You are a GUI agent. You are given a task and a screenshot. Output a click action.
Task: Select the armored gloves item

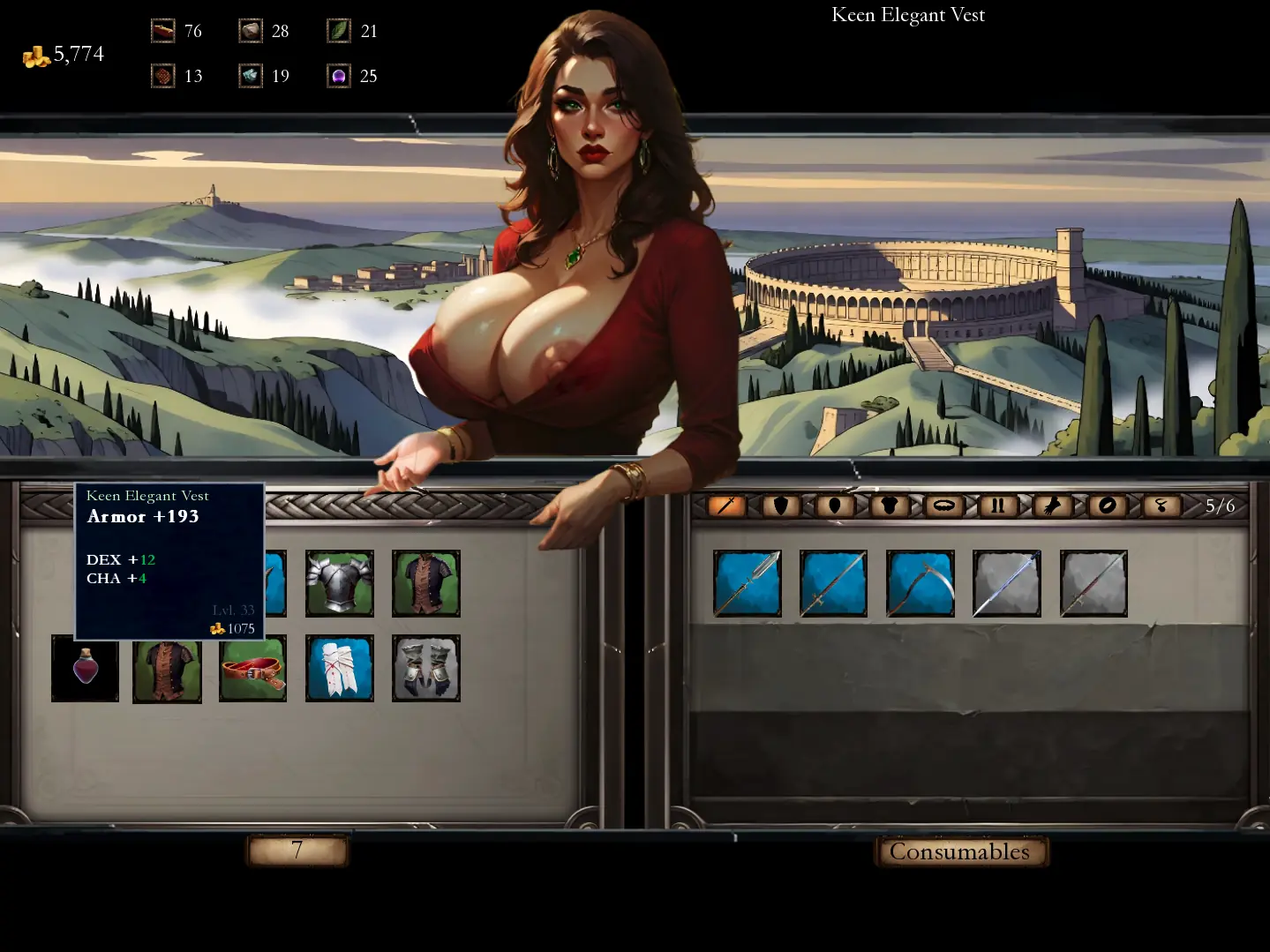click(426, 668)
